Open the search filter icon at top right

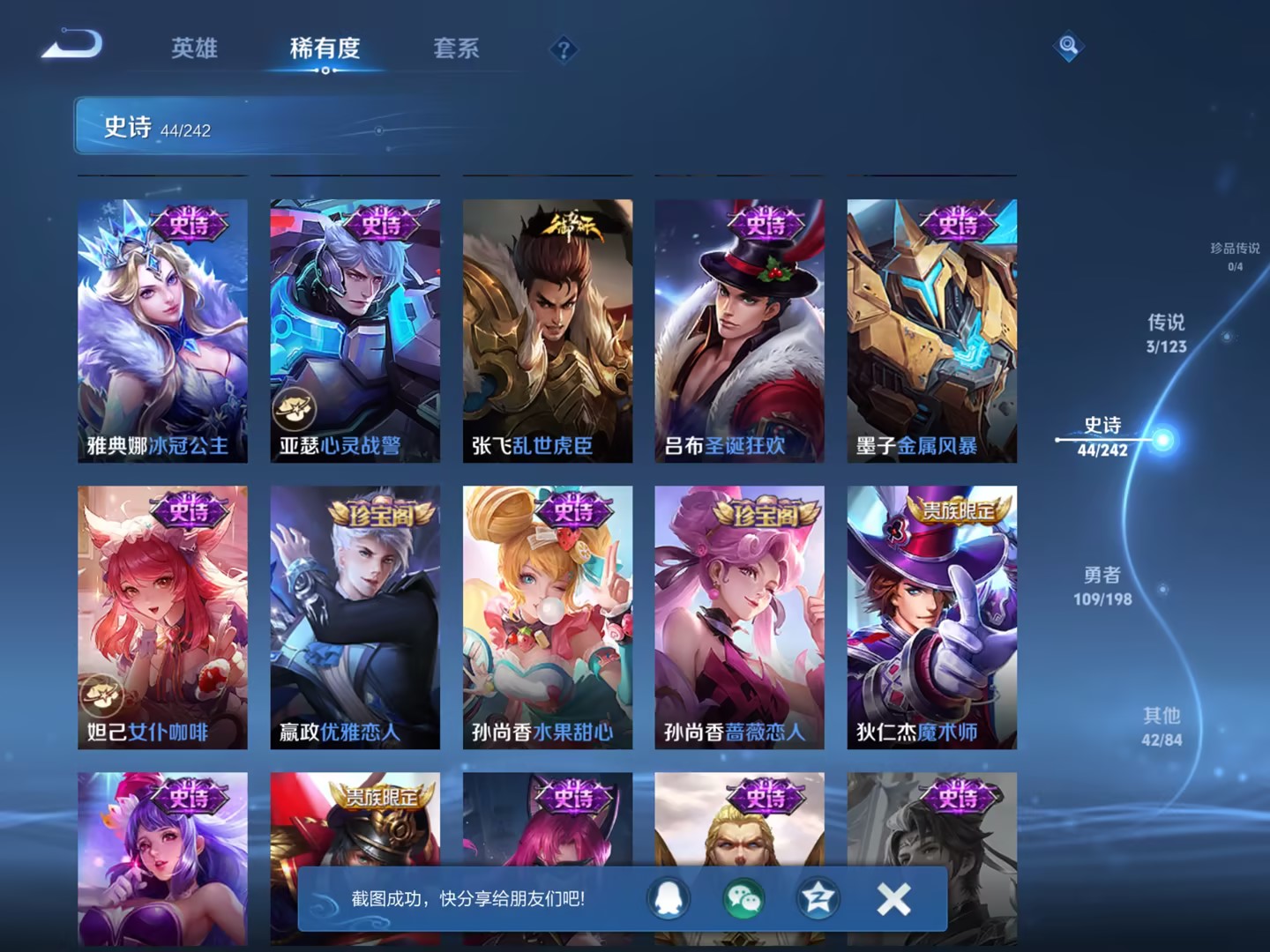coord(1067,44)
